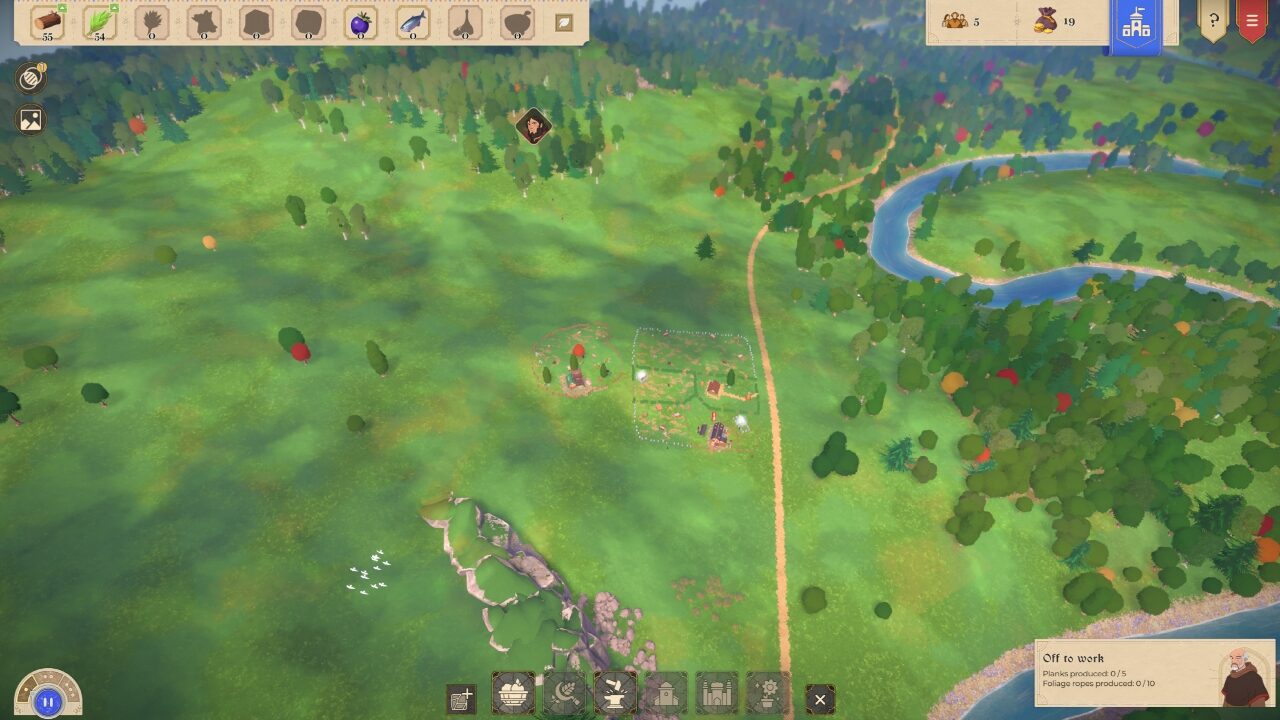Click the honeycomb objectives icon
The width and height of the screenshot is (1280, 720).
click(x=29, y=78)
